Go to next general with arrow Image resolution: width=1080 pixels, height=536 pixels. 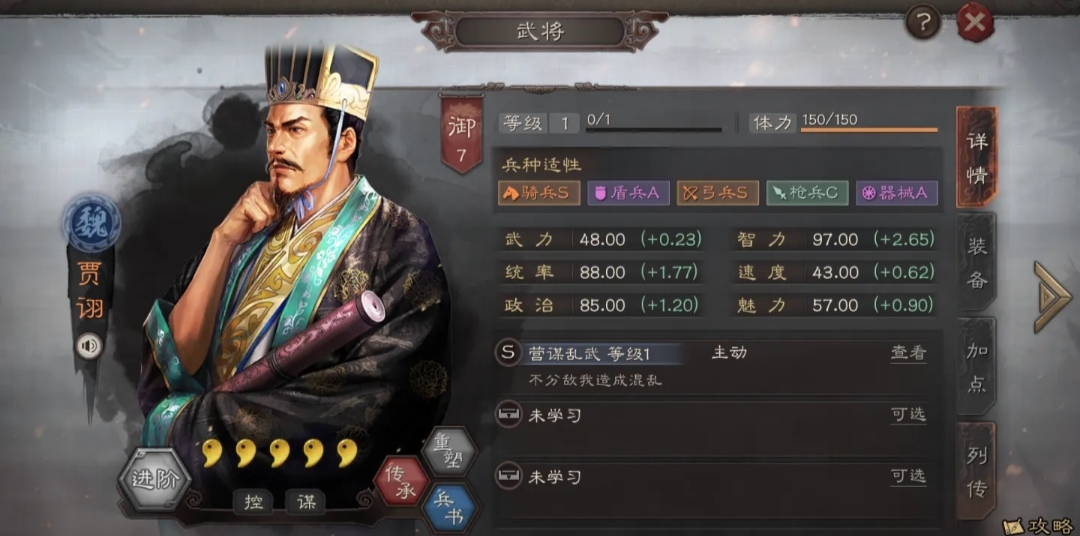tap(1051, 296)
